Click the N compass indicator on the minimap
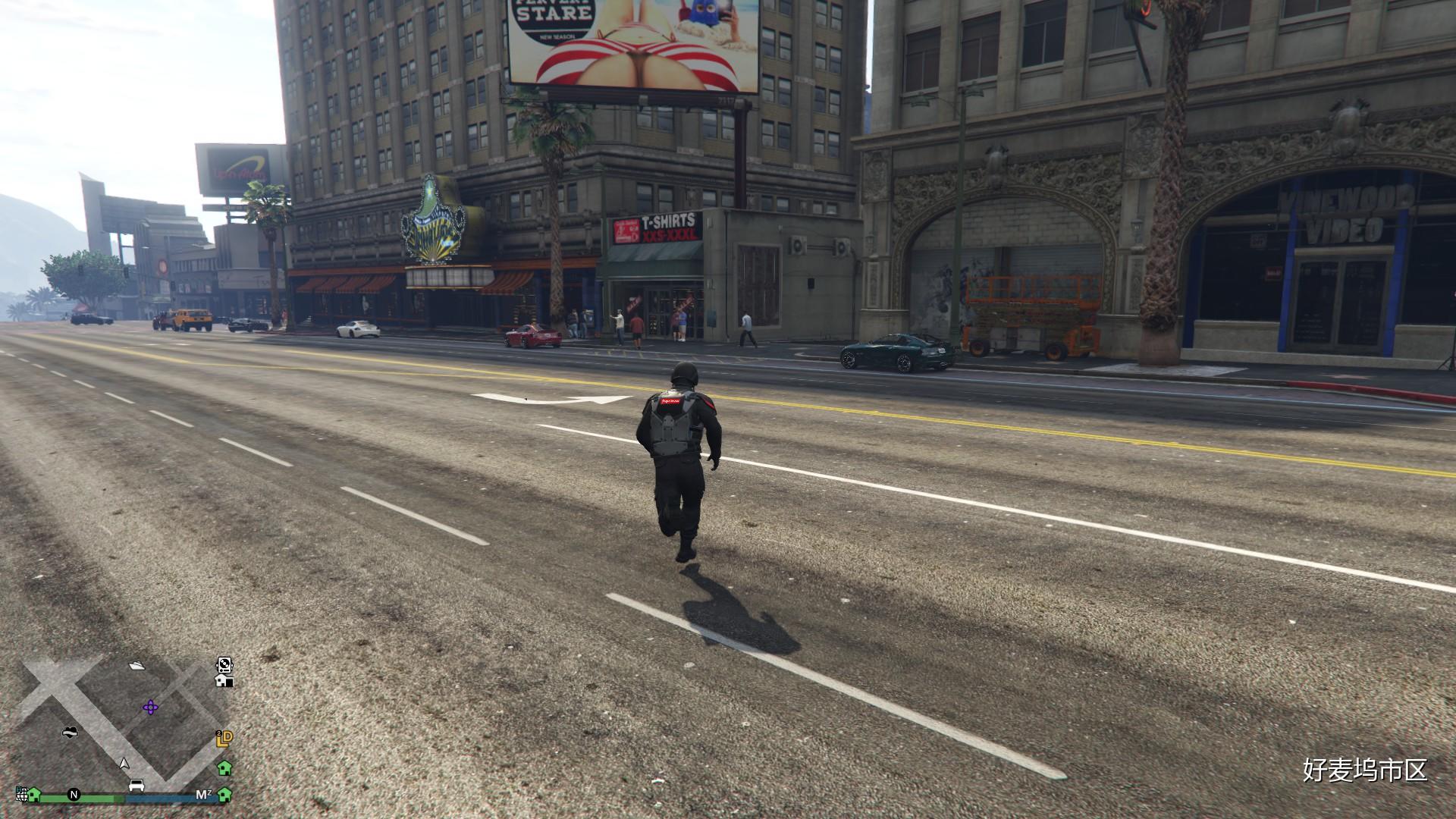This screenshot has height=819, width=1456. (x=74, y=795)
